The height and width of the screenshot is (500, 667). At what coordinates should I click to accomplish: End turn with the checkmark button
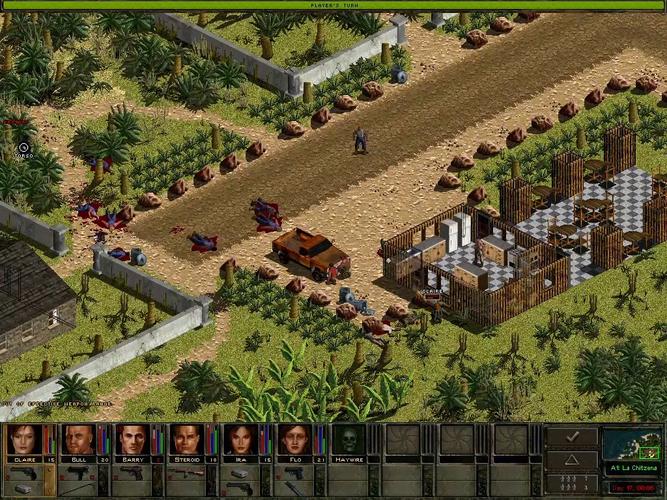(x=572, y=436)
